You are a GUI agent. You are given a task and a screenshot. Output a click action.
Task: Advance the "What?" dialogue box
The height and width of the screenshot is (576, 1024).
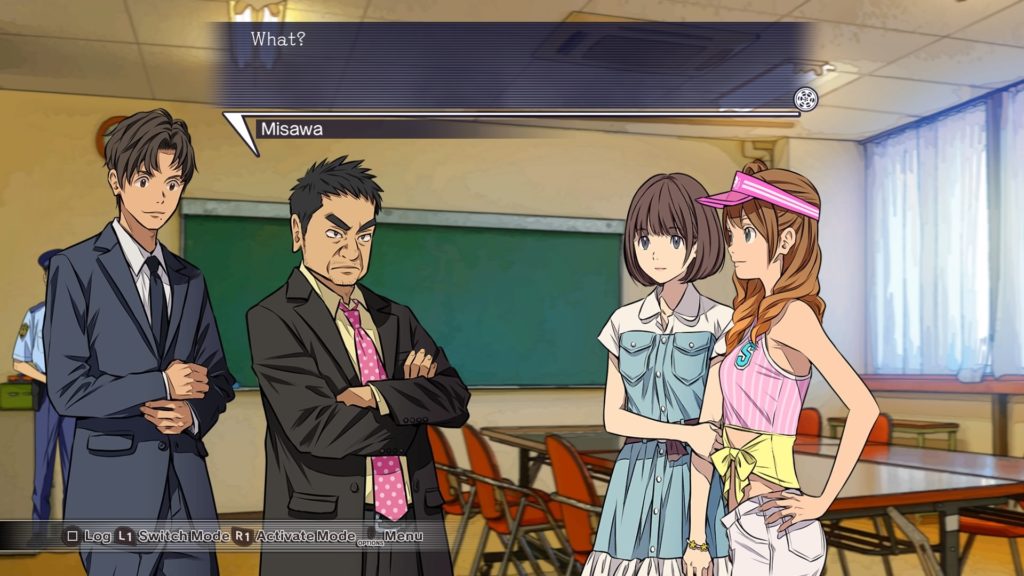[510, 66]
